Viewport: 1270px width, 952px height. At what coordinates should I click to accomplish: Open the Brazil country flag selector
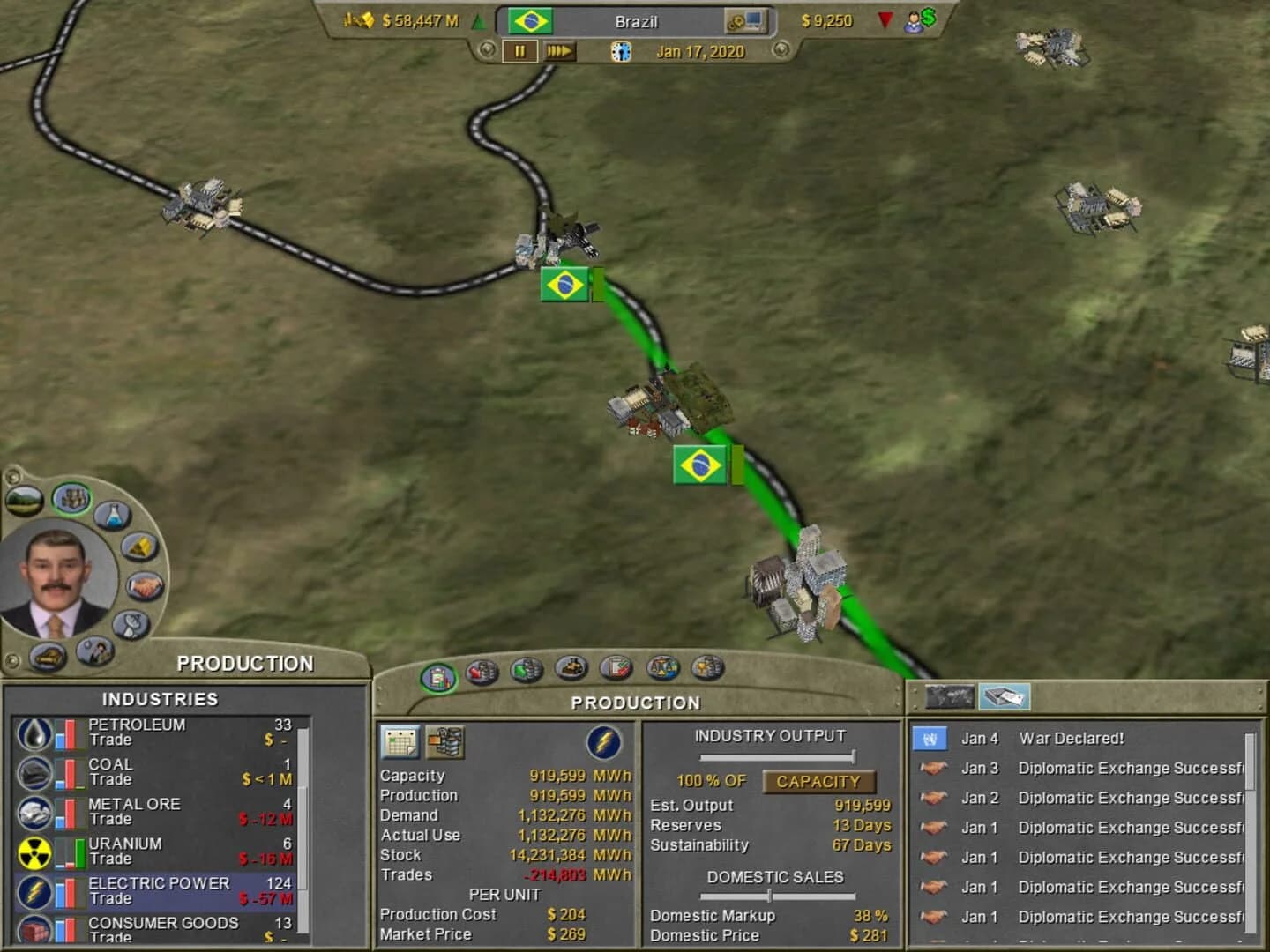click(x=529, y=21)
